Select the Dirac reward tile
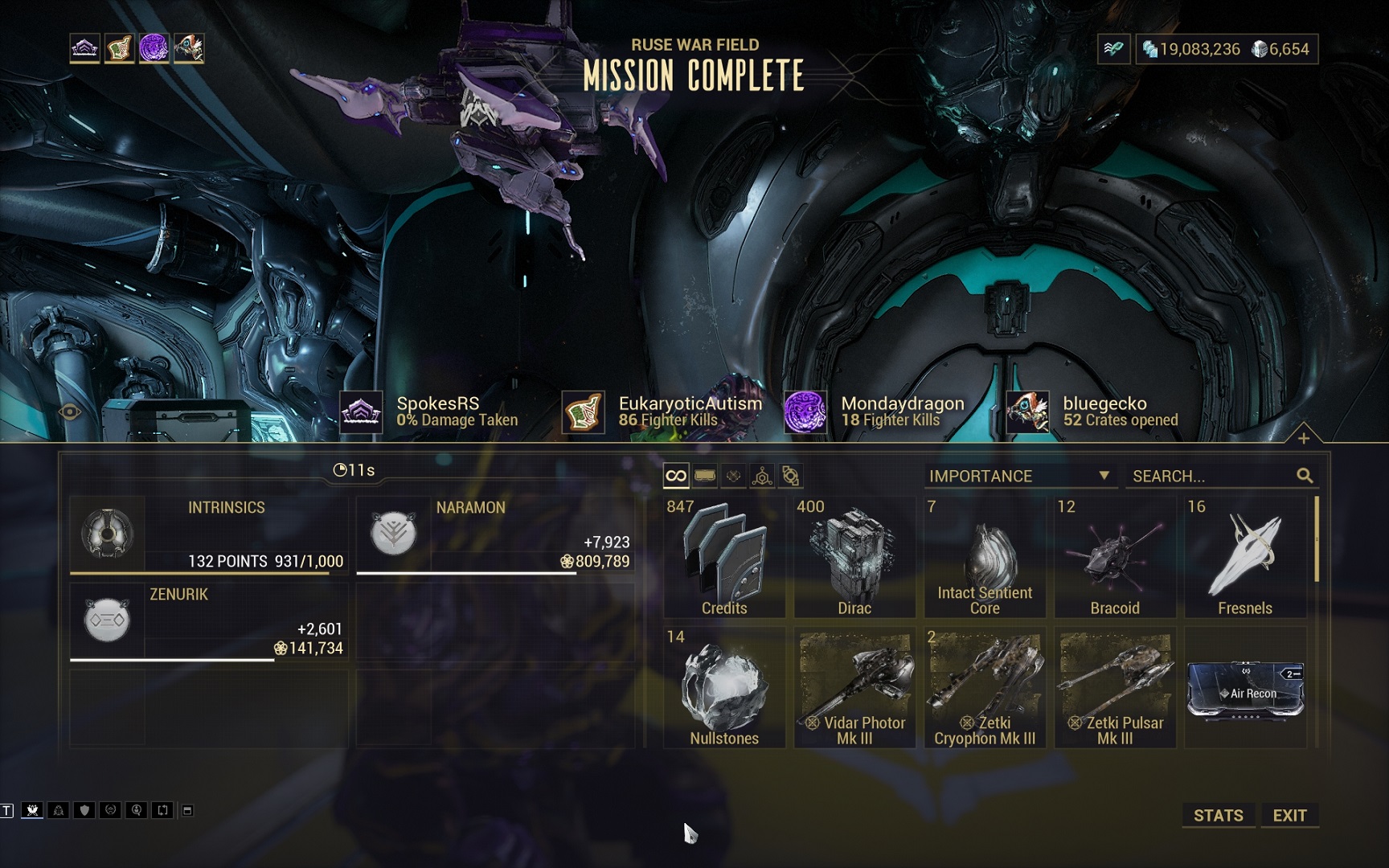Viewport: 1389px width, 868px height. click(x=854, y=557)
